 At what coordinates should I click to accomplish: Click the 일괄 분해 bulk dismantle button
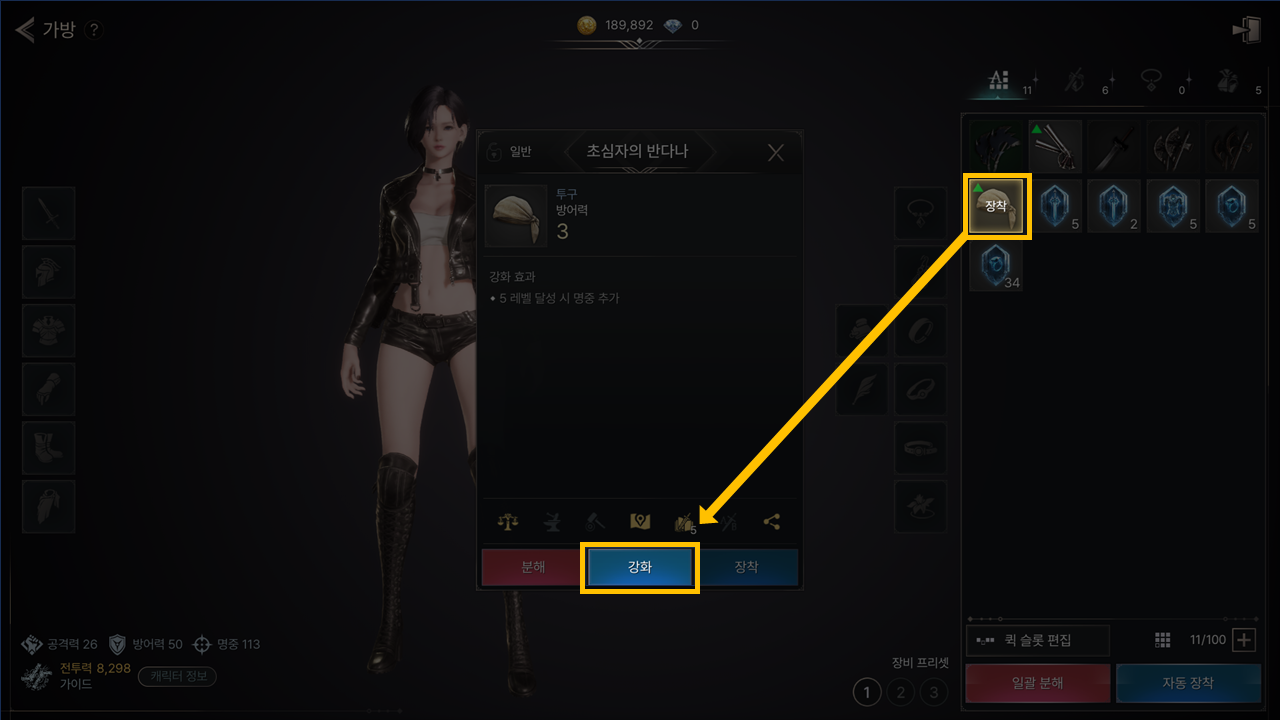pyautogui.click(x=1037, y=683)
